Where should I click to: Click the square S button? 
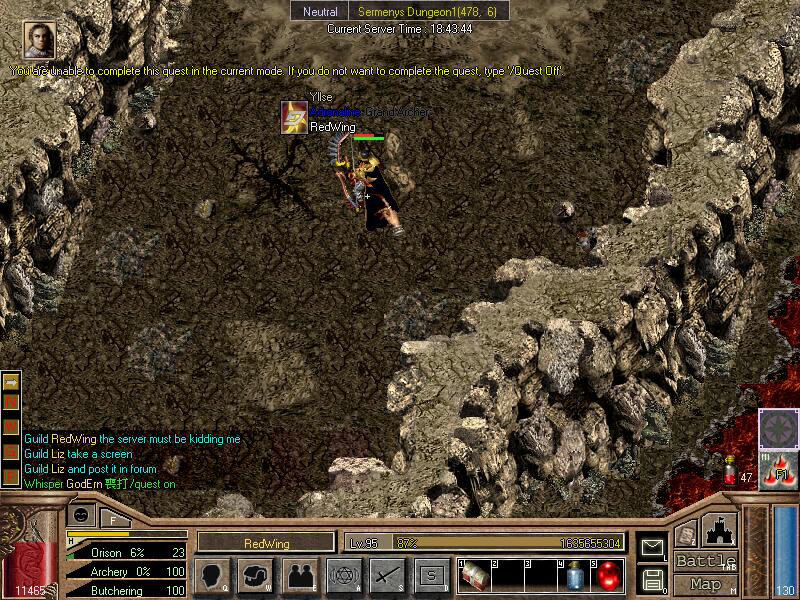[431, 576]
